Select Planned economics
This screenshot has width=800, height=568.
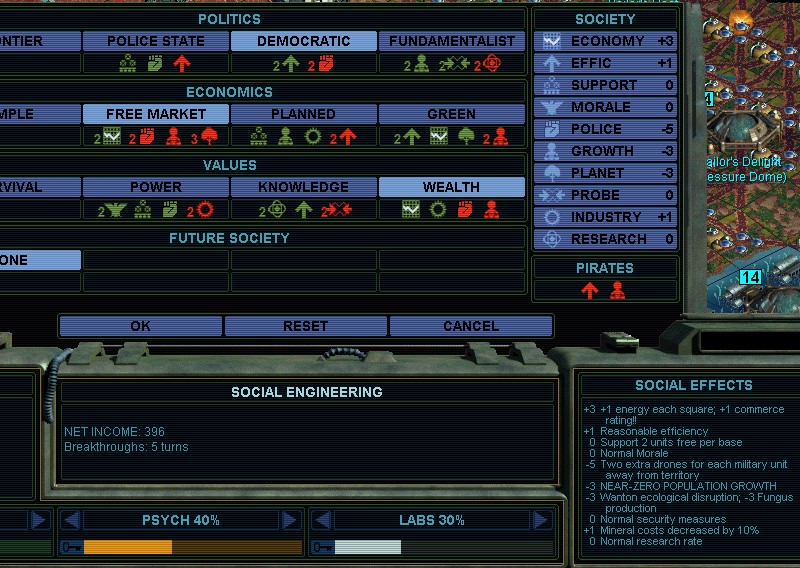click(x=304, y=114)
